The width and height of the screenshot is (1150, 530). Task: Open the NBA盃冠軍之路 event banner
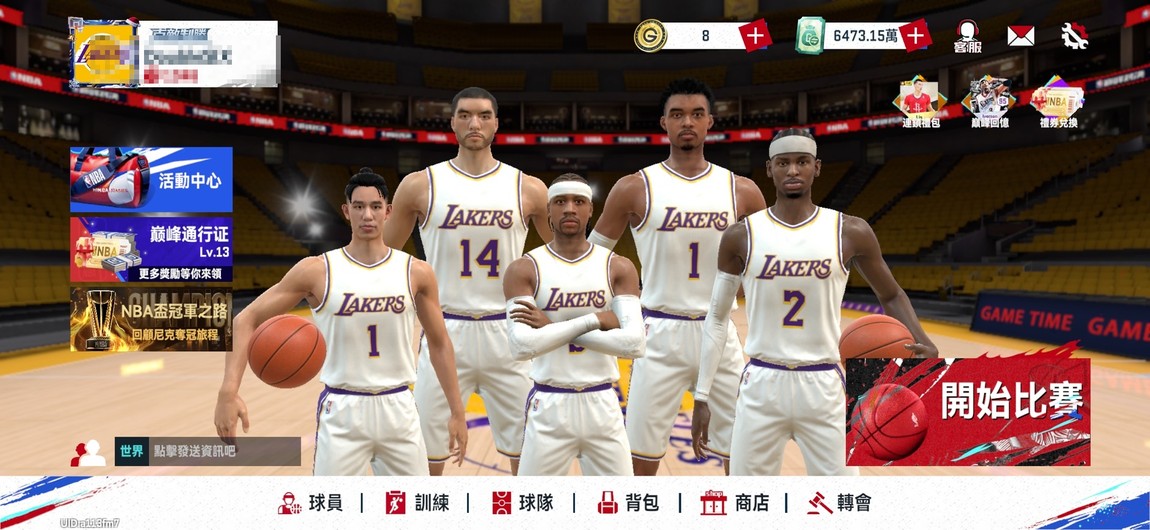[151, 320]
